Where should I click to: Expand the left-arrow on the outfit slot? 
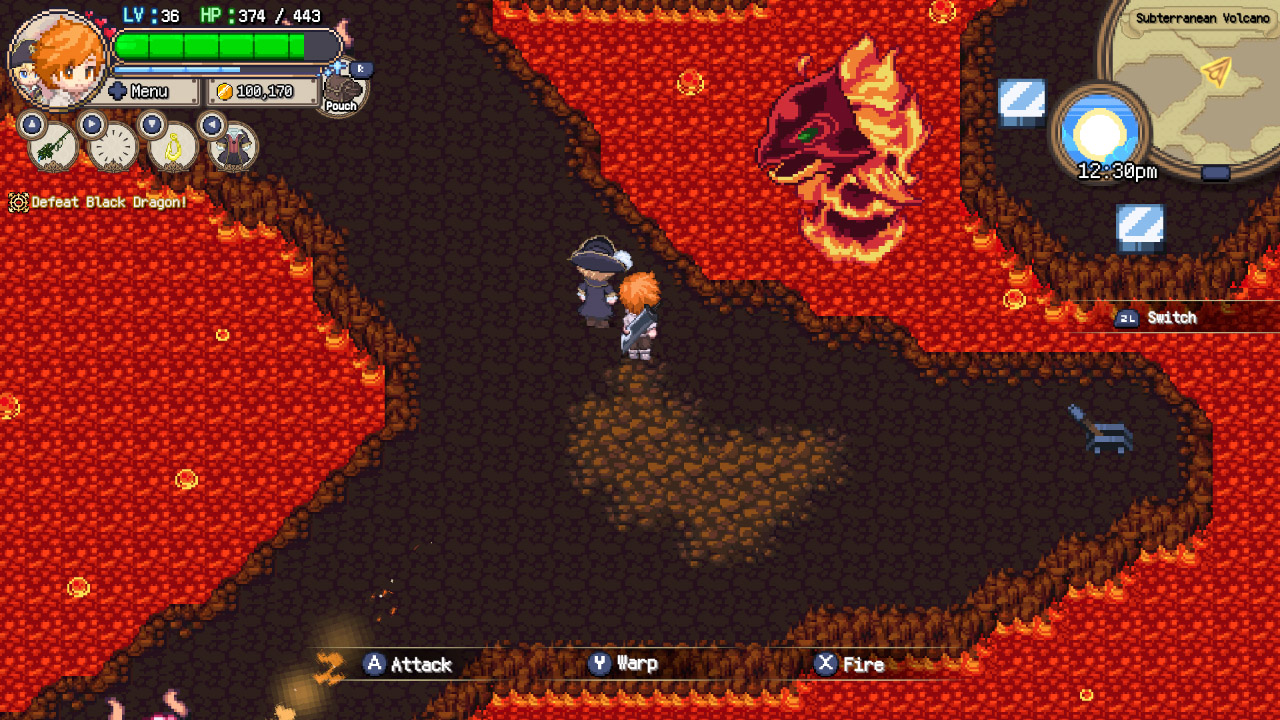click(x=211, y=124)
